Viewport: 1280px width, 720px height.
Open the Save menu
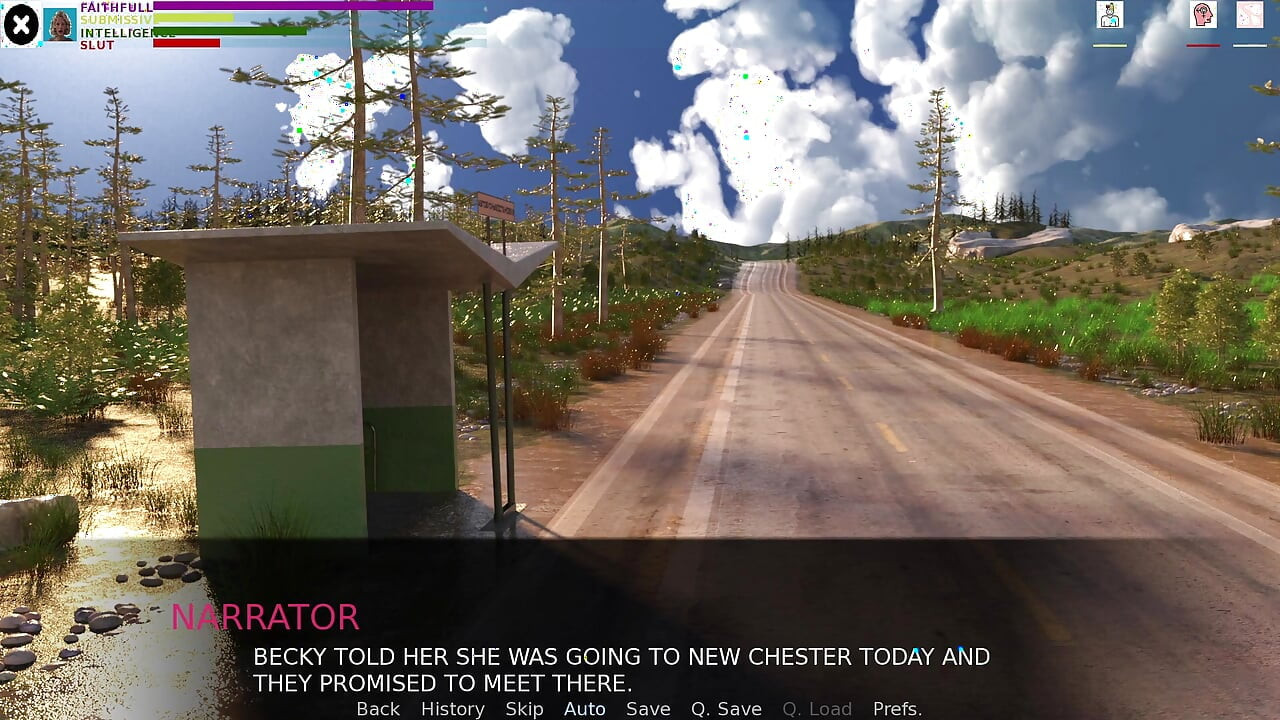coord(648,709)
